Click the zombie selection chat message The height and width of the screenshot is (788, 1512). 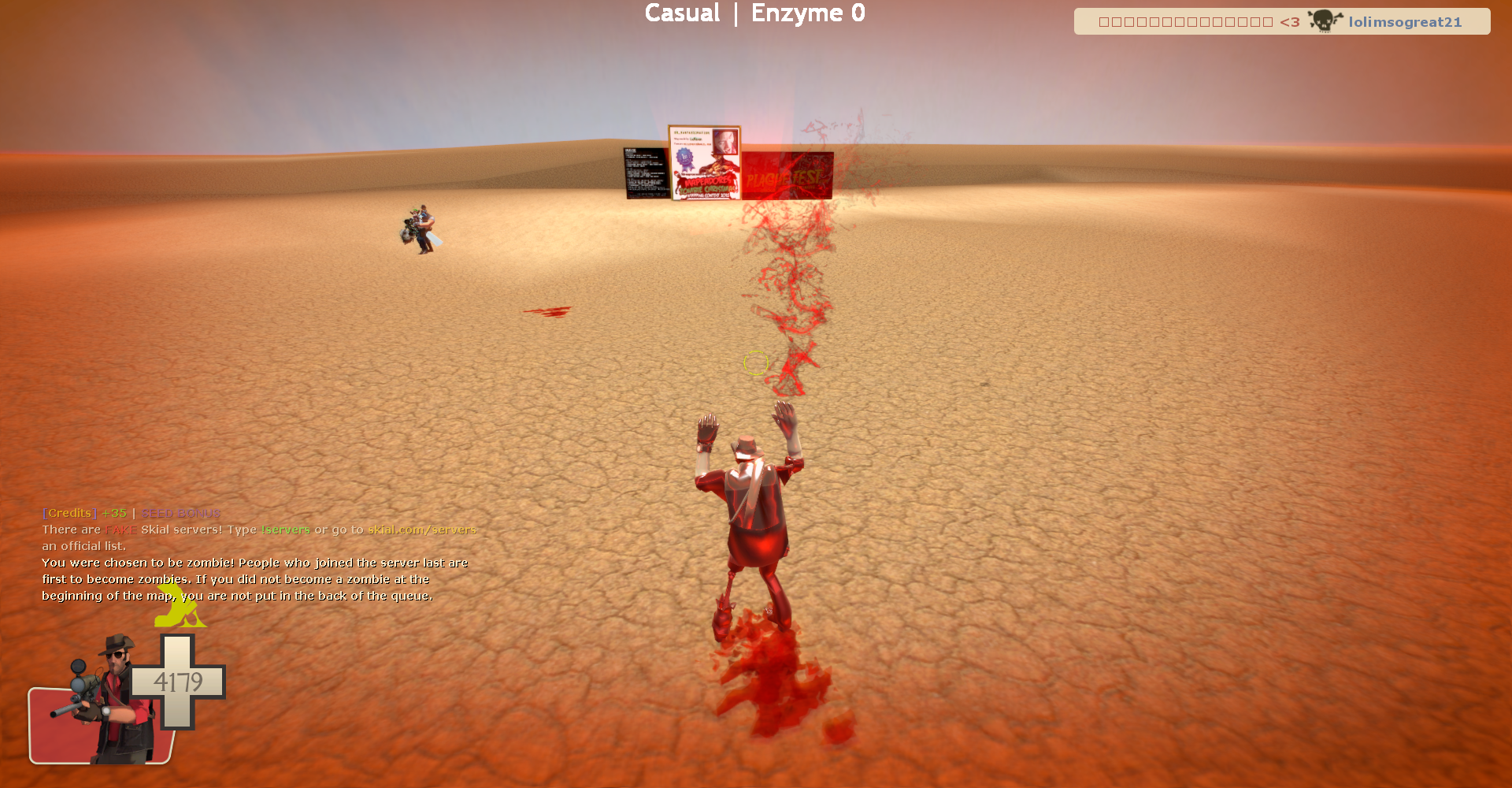[x=254, y=579]
